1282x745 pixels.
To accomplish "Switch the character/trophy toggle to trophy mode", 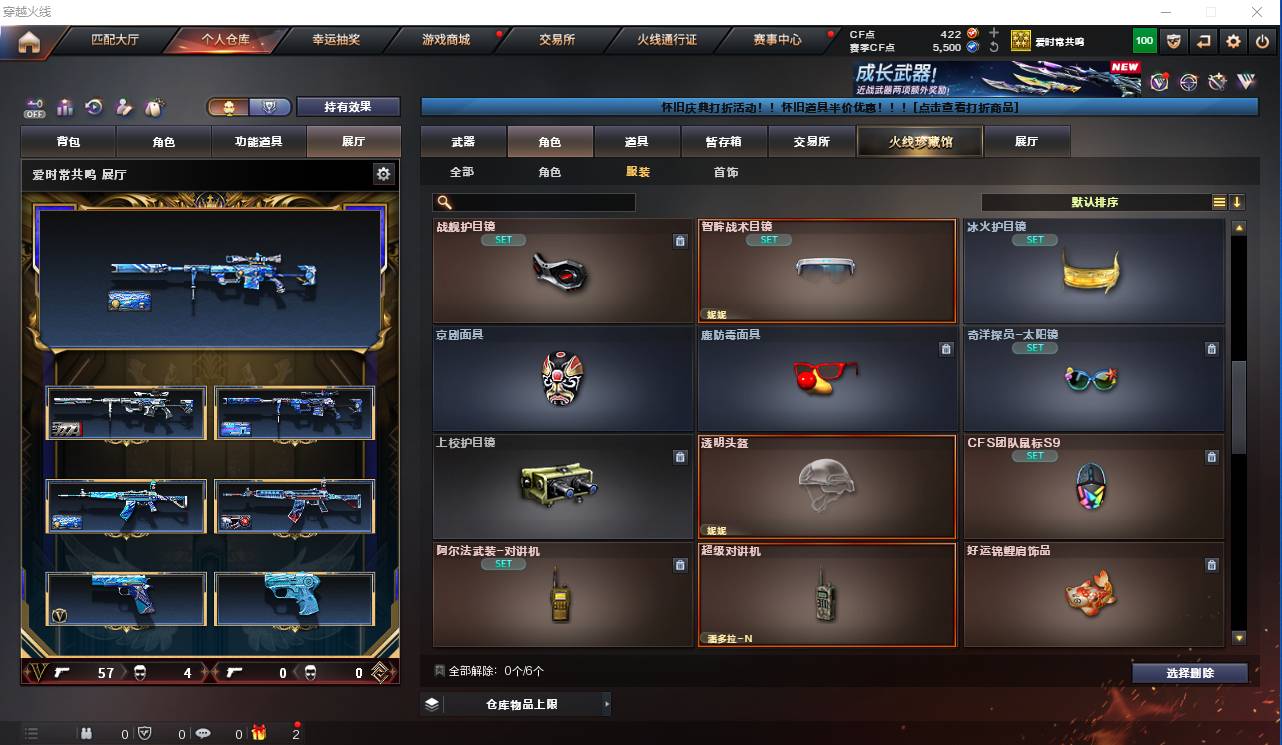I will pos(266,106).
